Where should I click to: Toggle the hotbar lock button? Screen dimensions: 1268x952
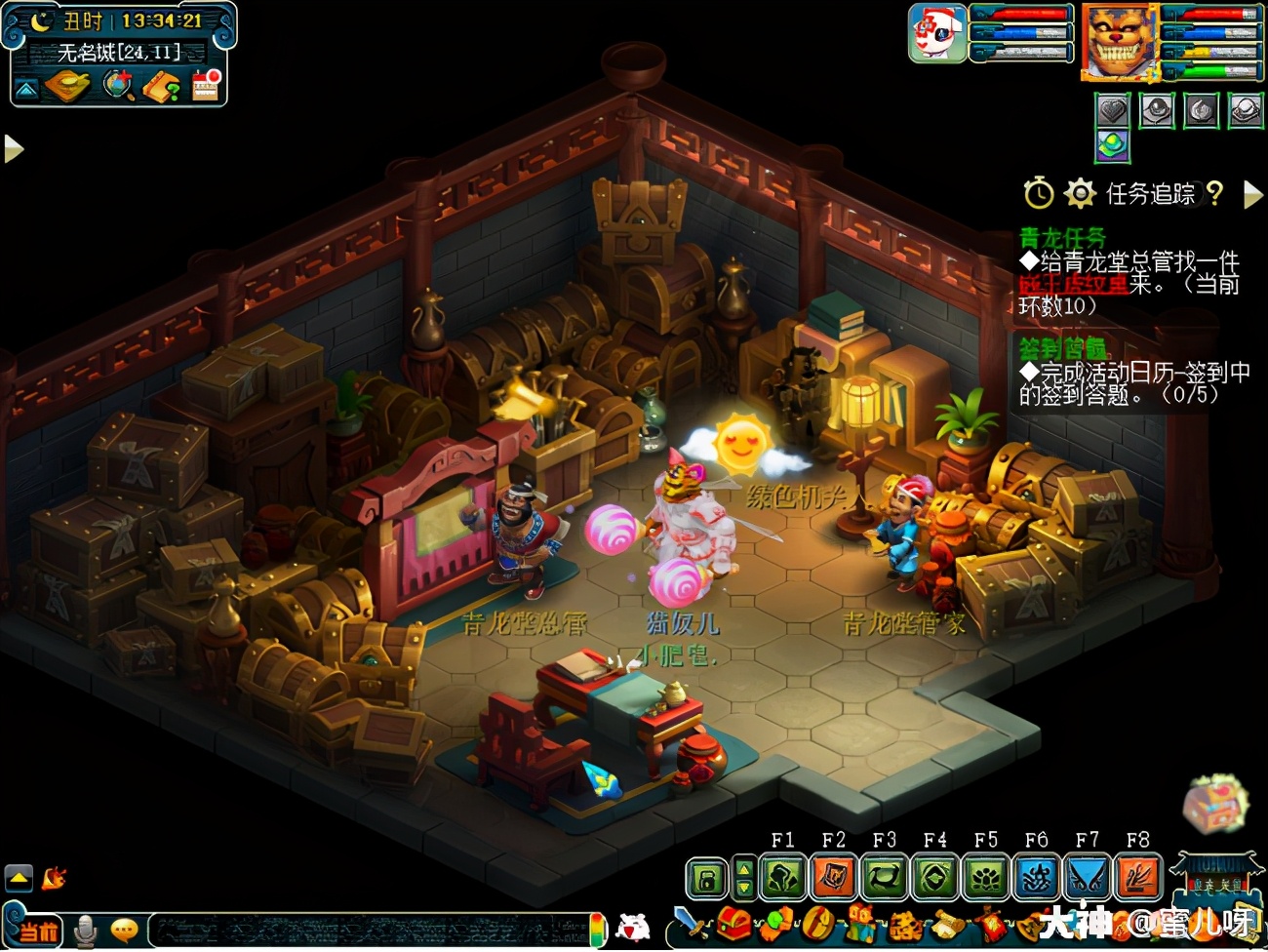point(707,878)
